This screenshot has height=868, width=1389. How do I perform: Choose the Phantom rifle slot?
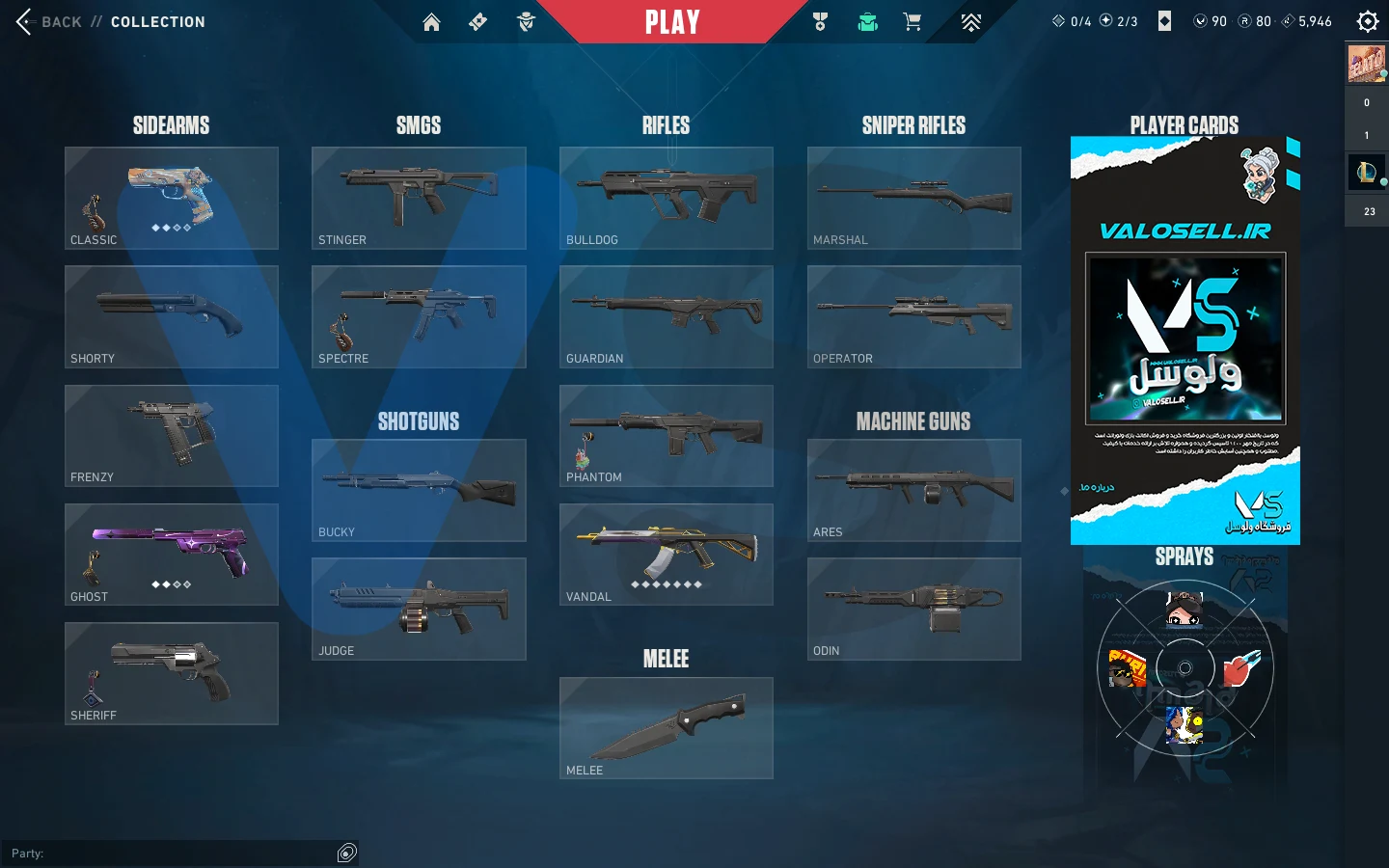tap(667, 436)
